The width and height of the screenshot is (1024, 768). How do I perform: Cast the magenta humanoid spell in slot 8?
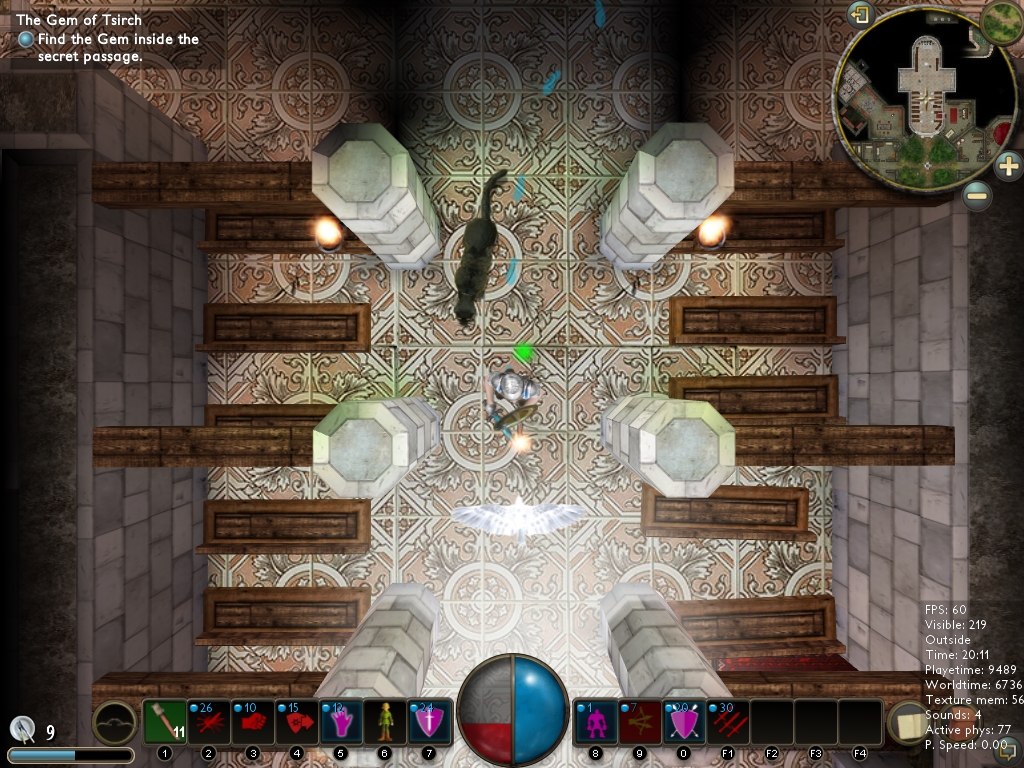coord(596,721)
